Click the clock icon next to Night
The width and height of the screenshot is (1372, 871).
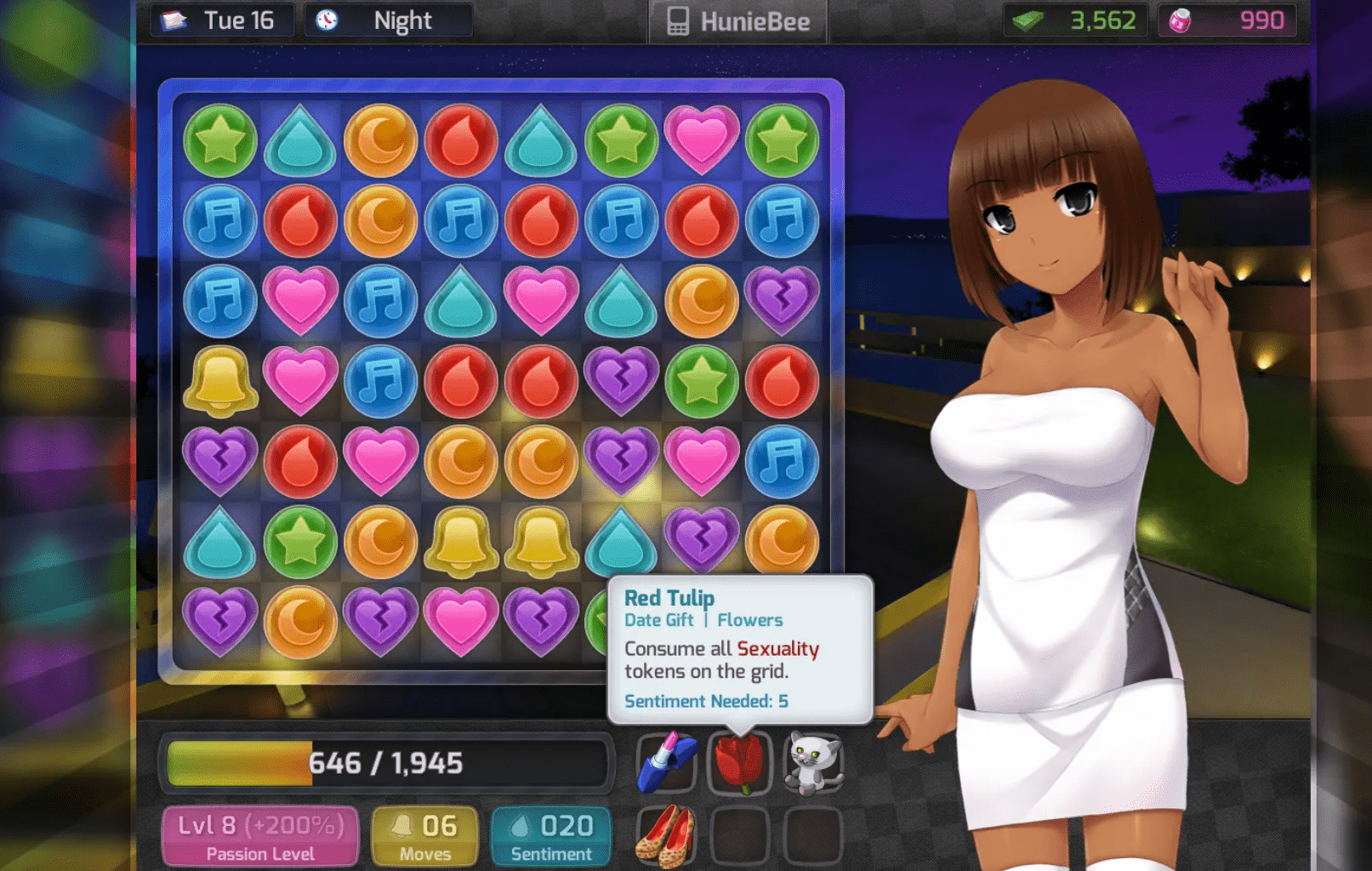point(328,20)
